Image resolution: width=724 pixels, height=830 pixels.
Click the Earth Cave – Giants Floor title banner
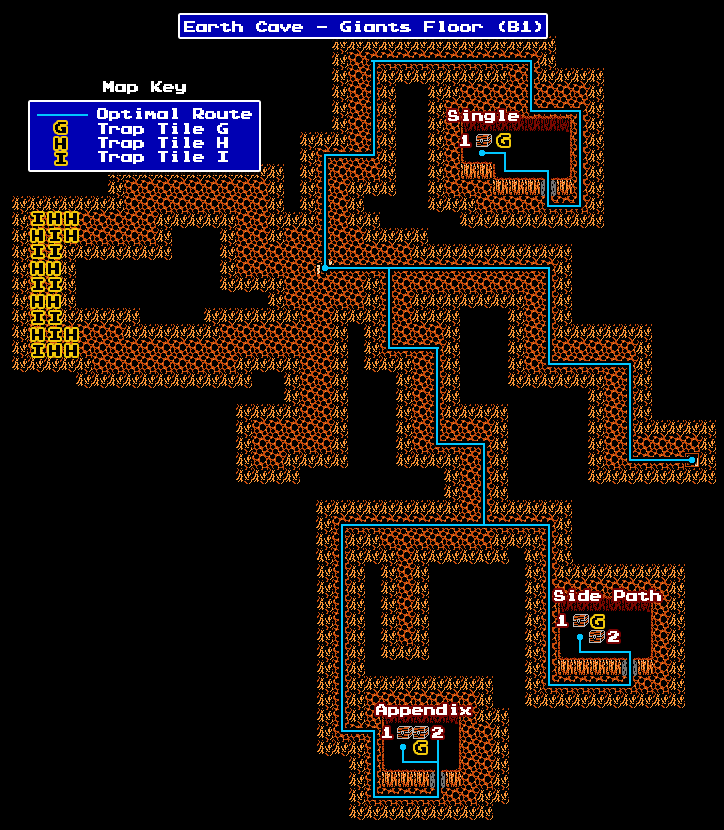click(x=363, y=26)
